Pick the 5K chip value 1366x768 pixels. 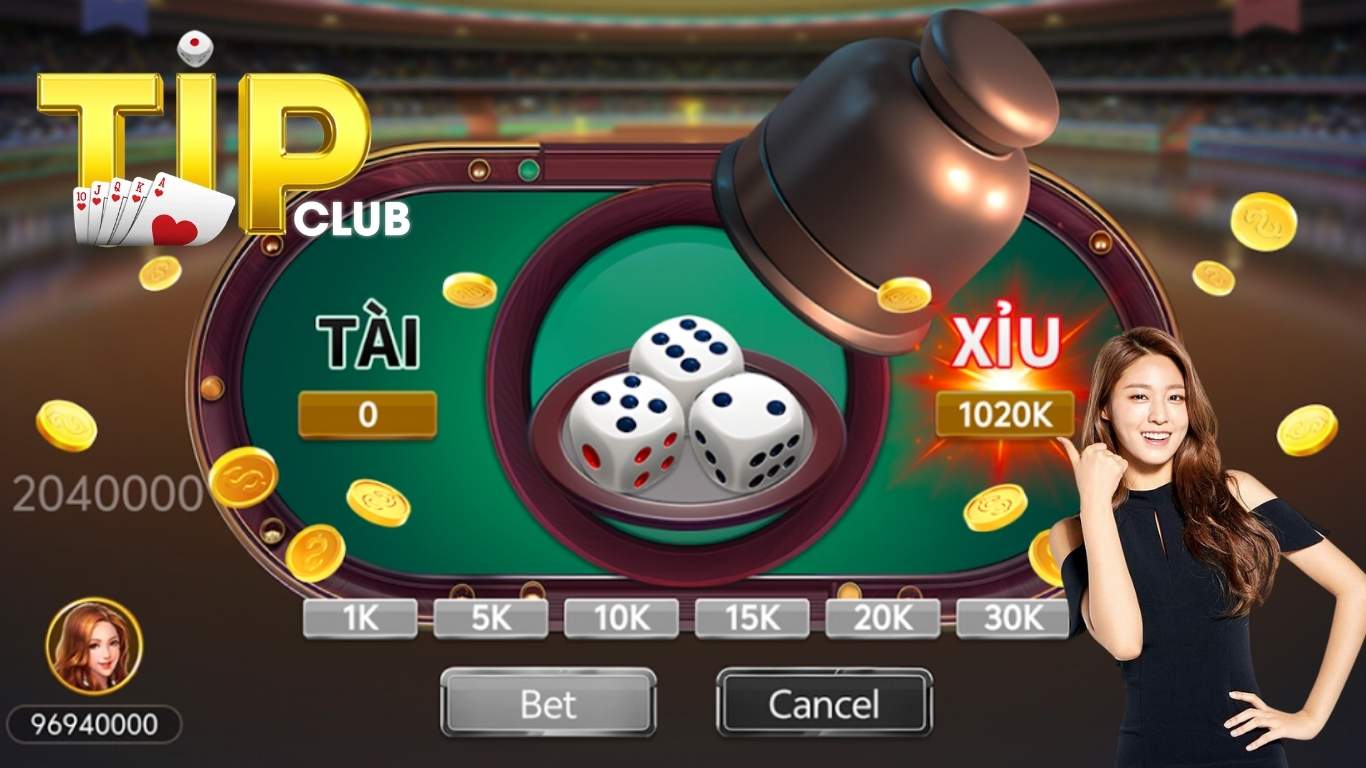[489, 617]
